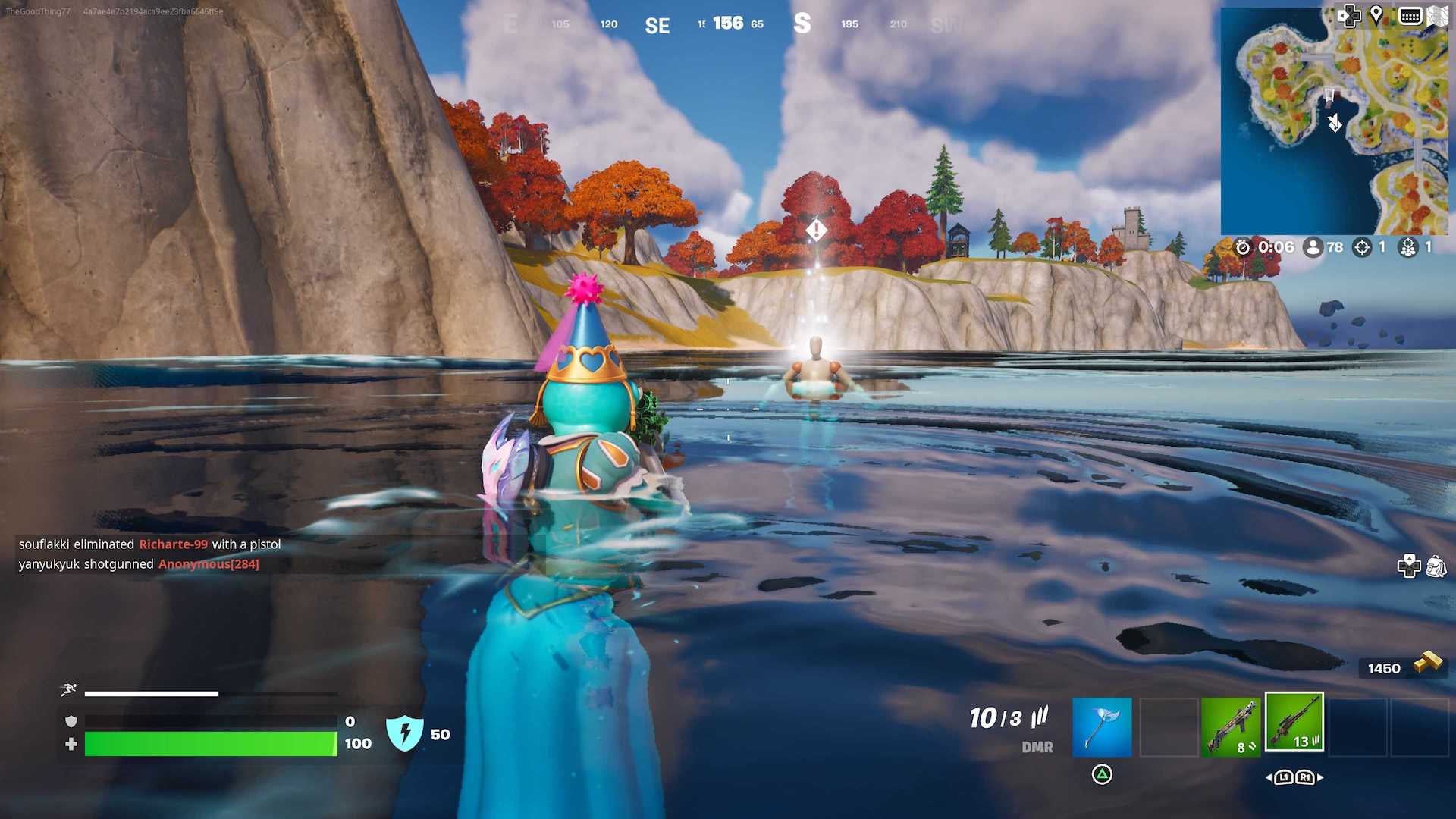Viewport: 1456px width, 819px height.
Task: Click the shield lightning icon showing 50
Action: click(x=406, y=733)
